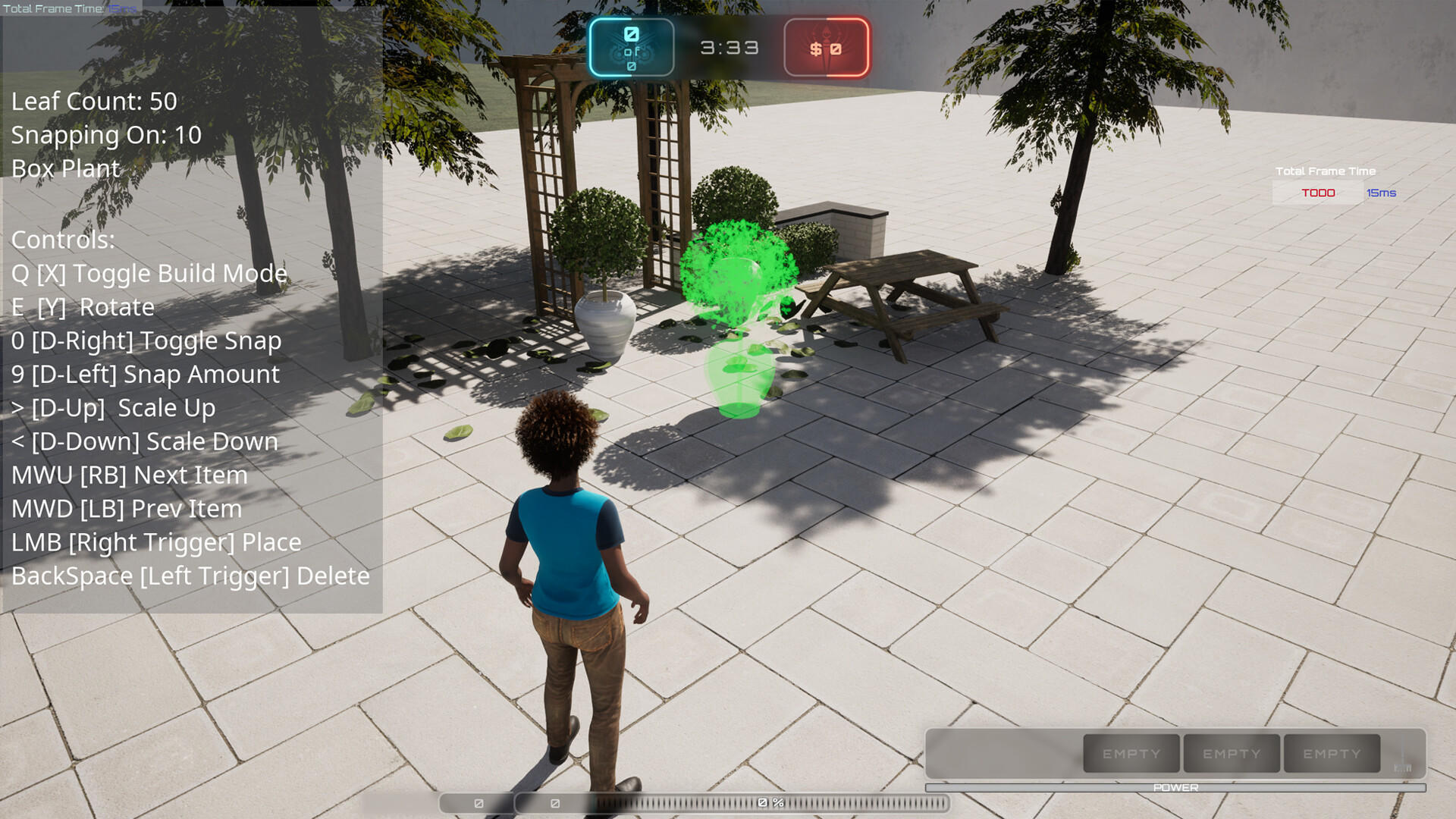Toggle the Snapping On: 10 indicator
Image resolution: width=1456 pixels, height=819 pixels.
105,135
